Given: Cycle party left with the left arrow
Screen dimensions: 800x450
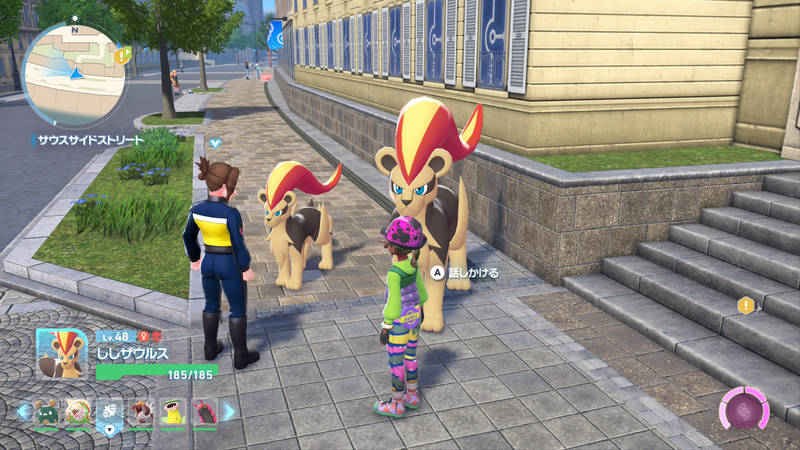Looking at the screenshot, I should [x=22, y=410].
